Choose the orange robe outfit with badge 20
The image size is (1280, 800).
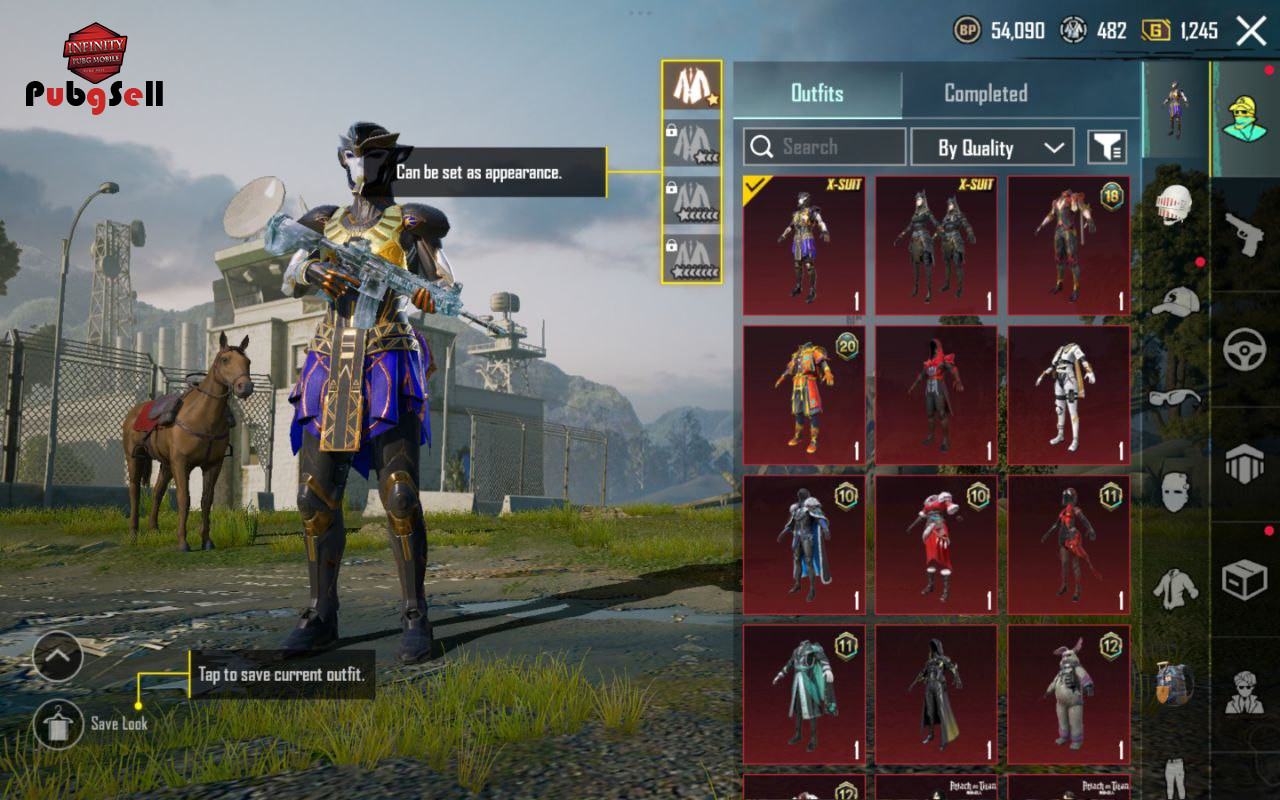point(804,395)
